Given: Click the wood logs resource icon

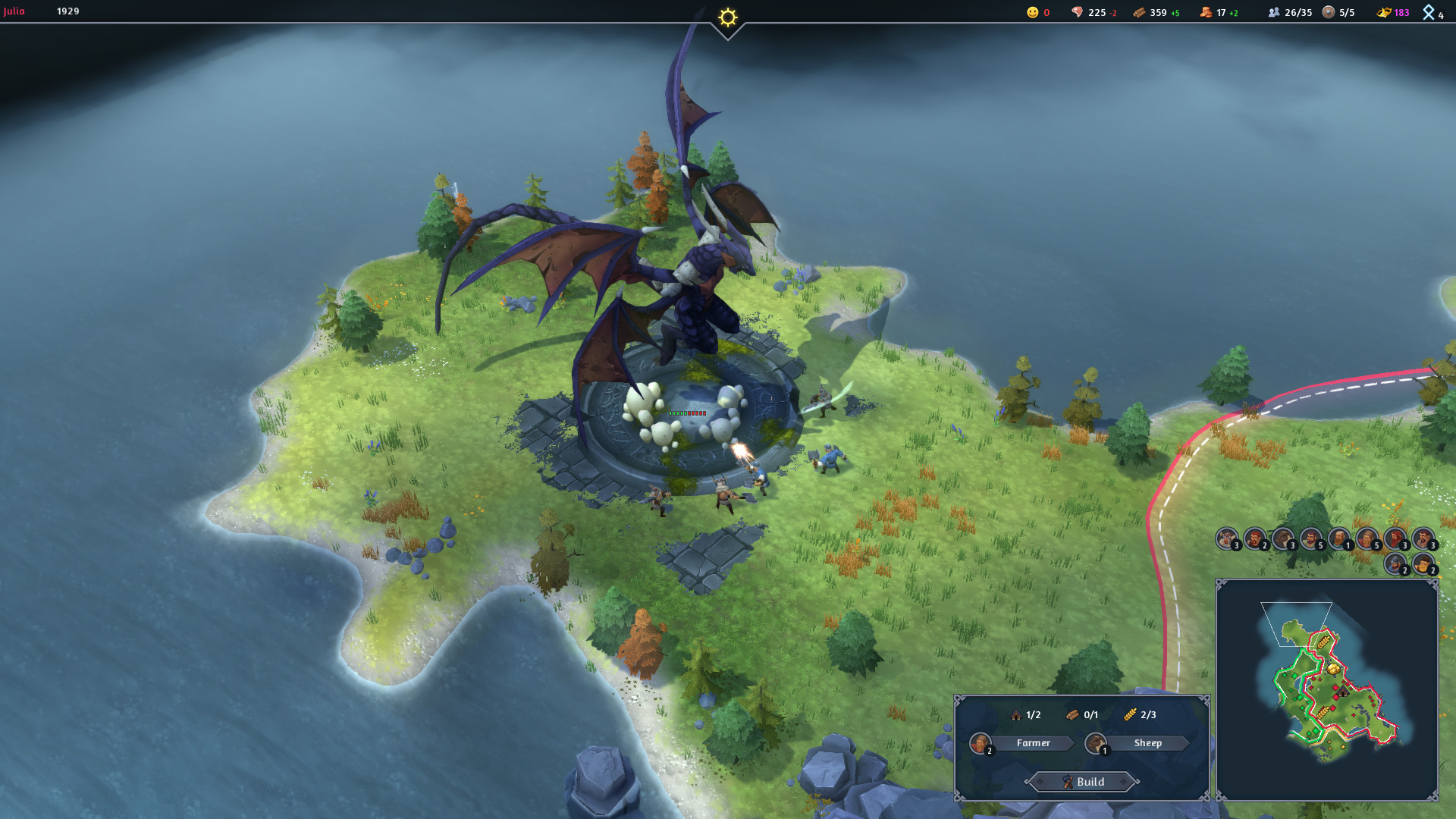Looking at the screenshot, I should (x=1139, y=12).
